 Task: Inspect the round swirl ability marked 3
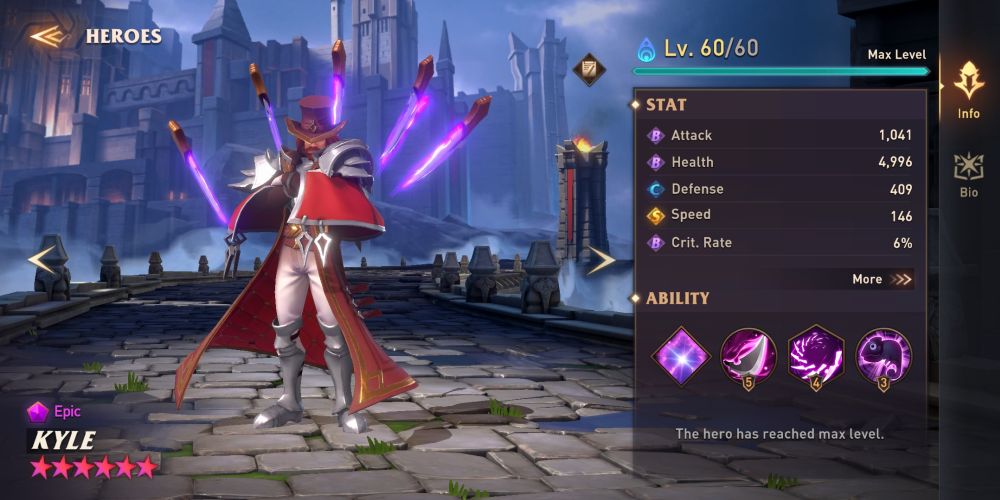pos(883,356)
